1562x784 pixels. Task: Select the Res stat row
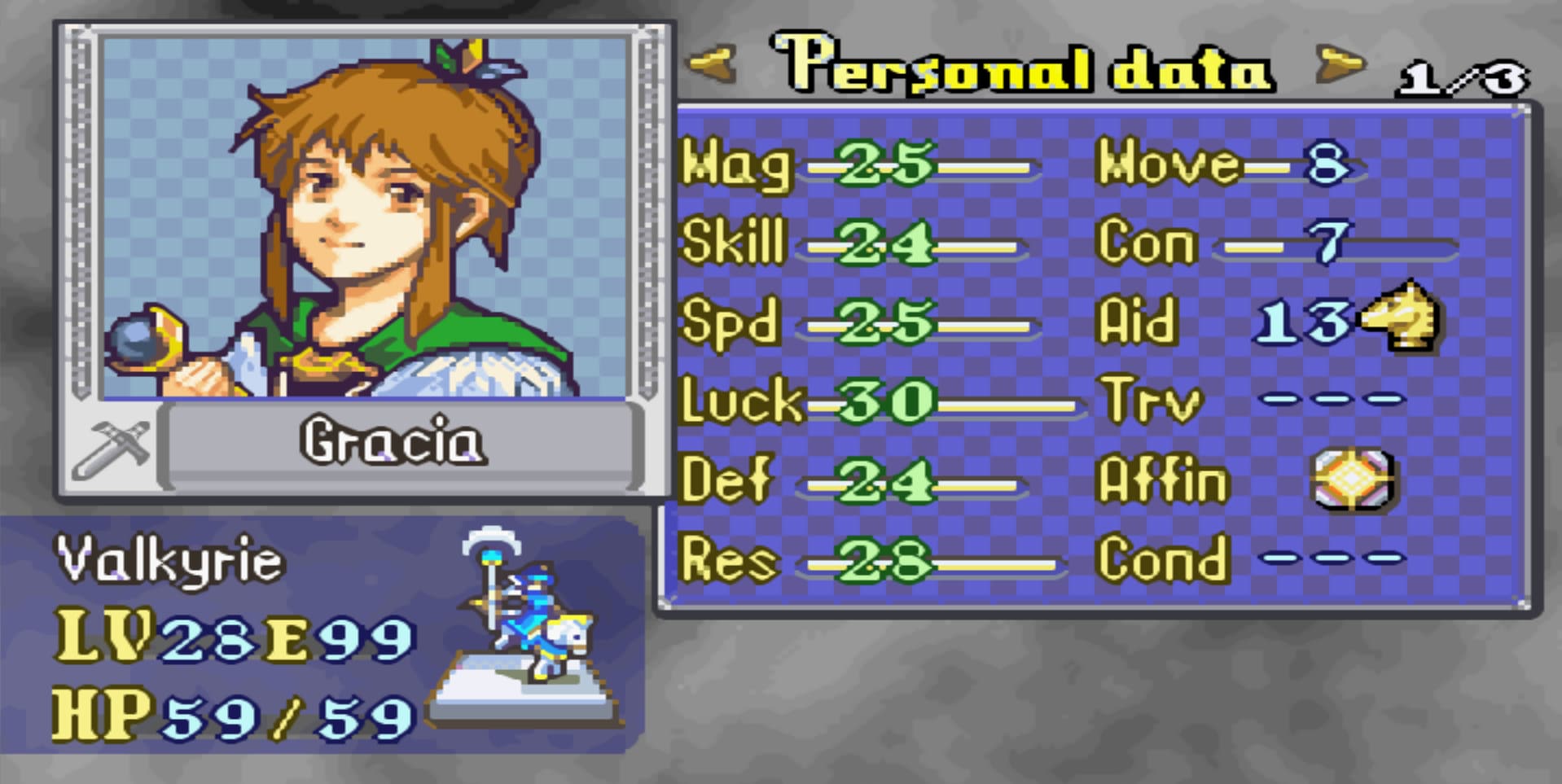[867, 561]
